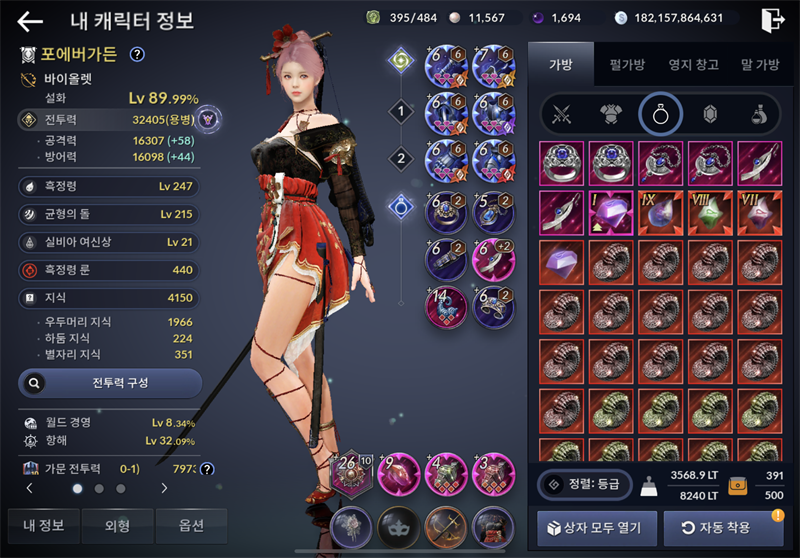Select the 말 가방 tab

click(x=759, y=65)
